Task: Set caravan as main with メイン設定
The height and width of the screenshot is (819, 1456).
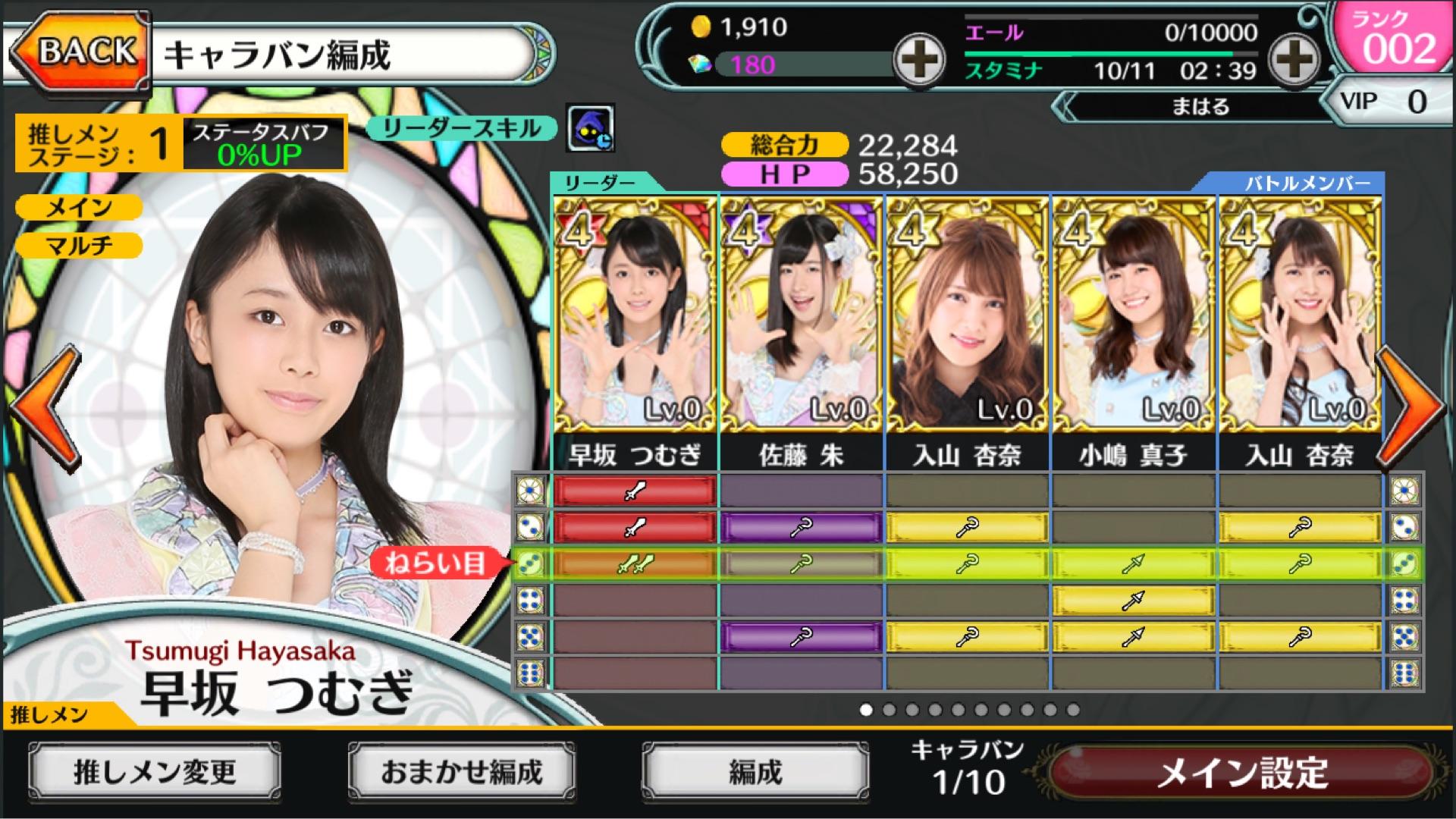Action: click(1242, 773)
